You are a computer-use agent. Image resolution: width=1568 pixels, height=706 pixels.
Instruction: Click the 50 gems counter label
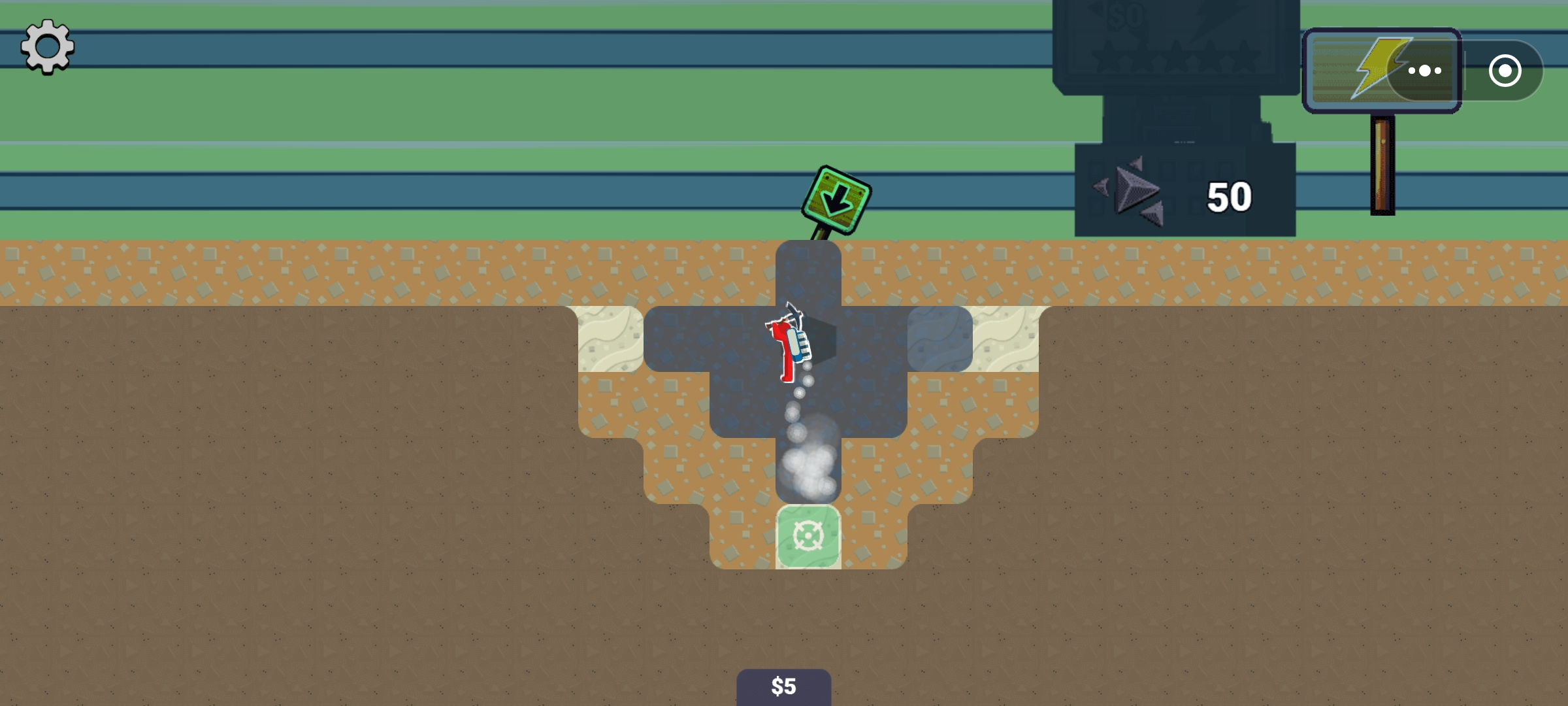click(x=1230, y=194)
